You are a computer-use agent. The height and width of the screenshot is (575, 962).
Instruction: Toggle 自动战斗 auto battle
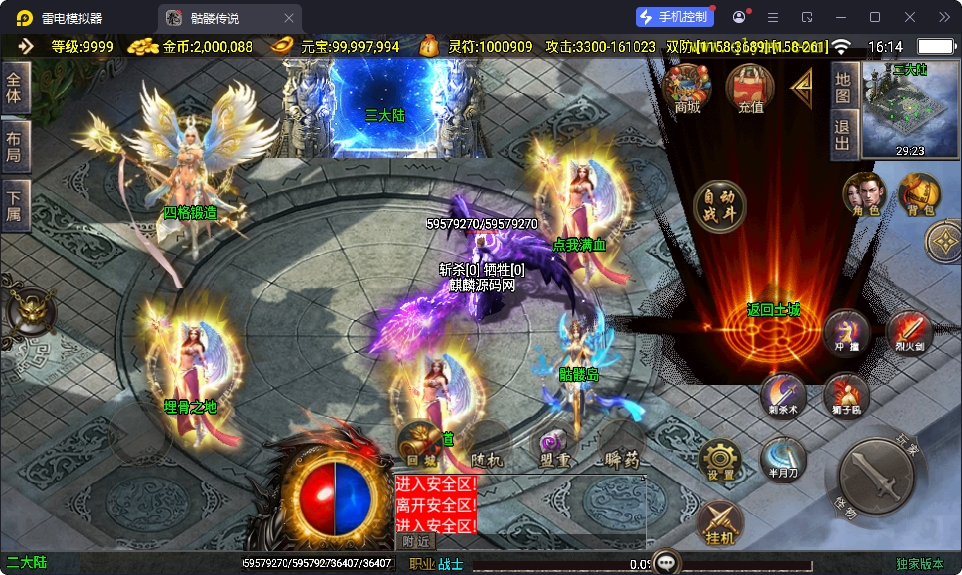(x=720, y=206)
